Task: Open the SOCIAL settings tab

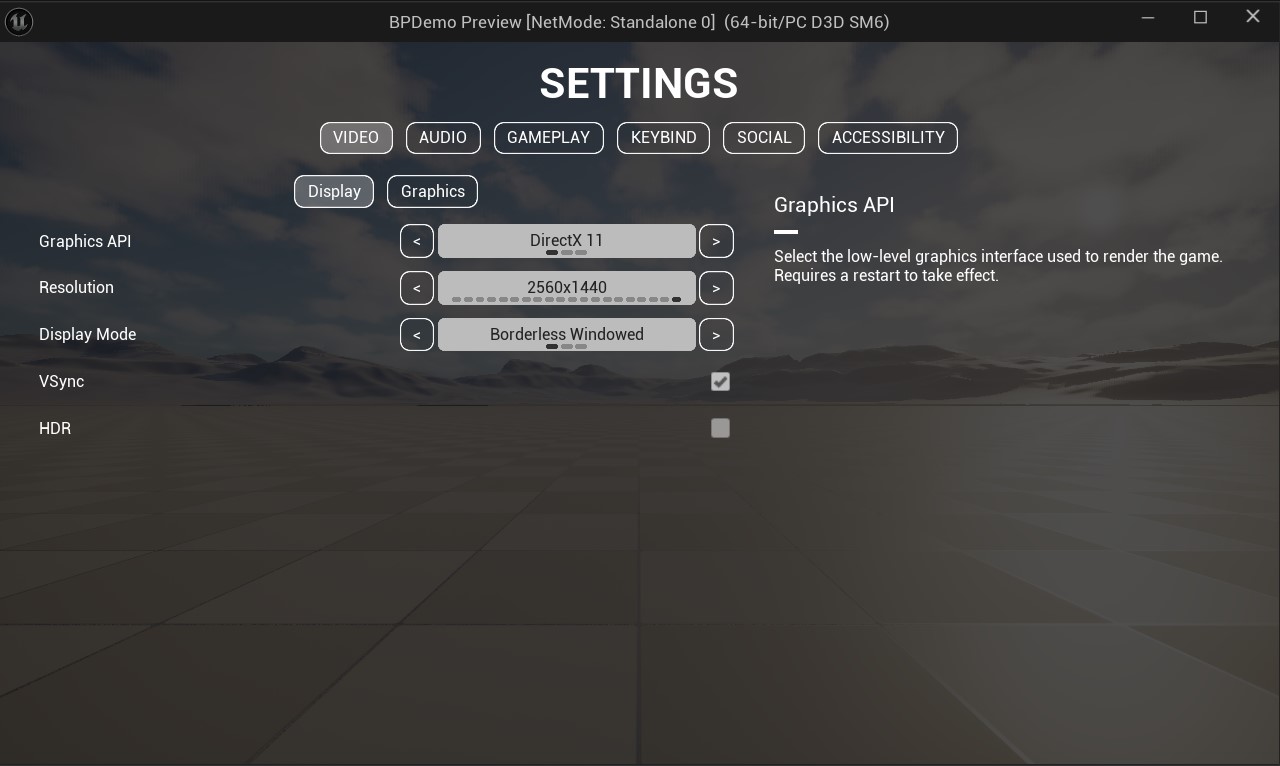Action: [x=764, y=137]
